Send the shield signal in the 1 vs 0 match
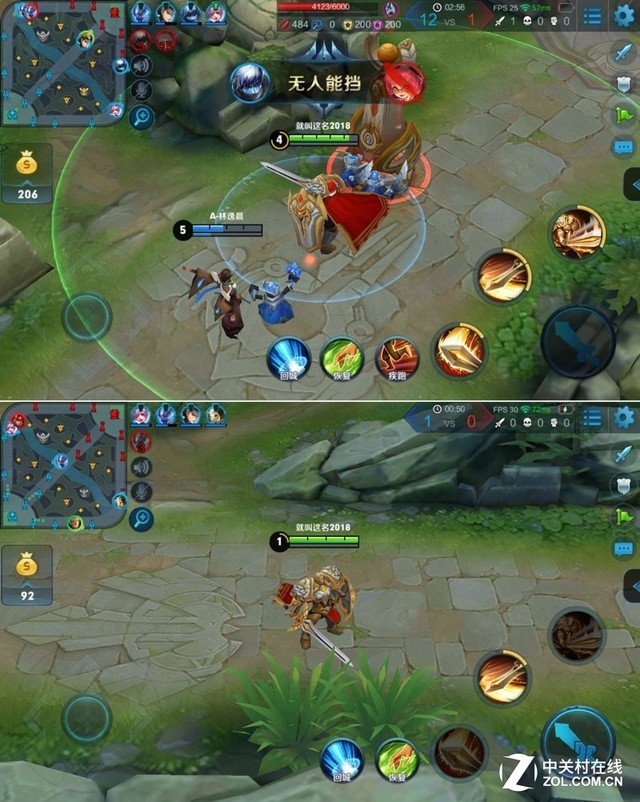Screen dimensions: 640x802 [625, 485]
